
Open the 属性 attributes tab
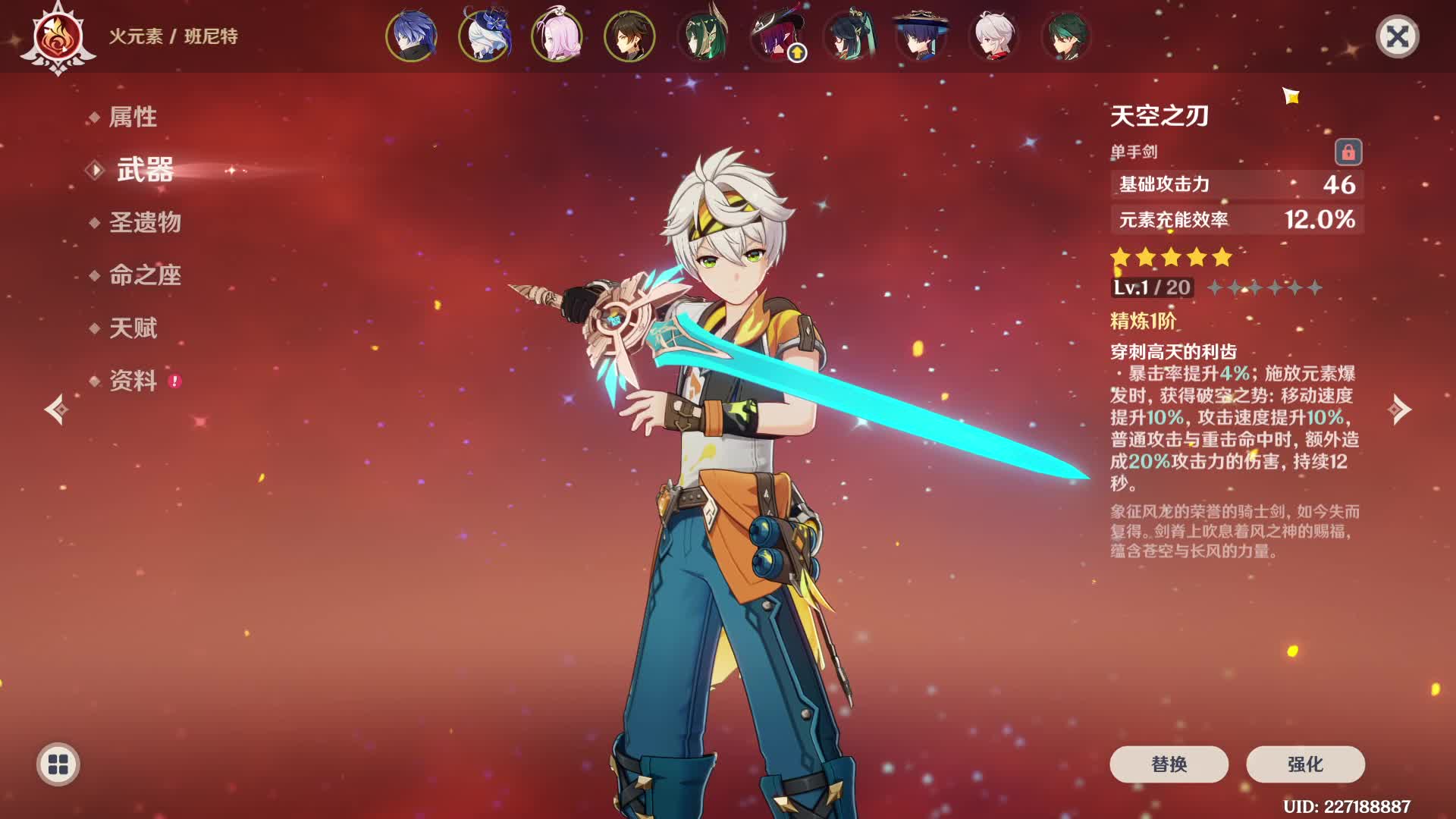click(x=133, y=117)
